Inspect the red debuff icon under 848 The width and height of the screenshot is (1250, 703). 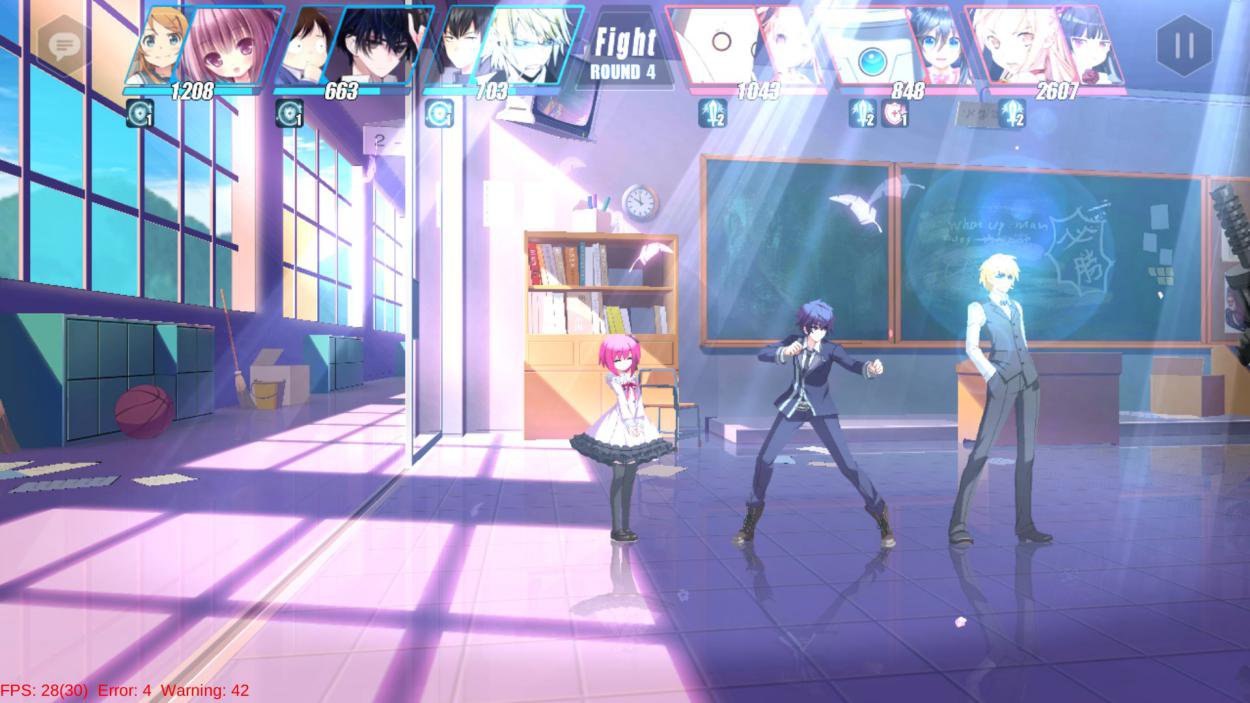(895, 113)
